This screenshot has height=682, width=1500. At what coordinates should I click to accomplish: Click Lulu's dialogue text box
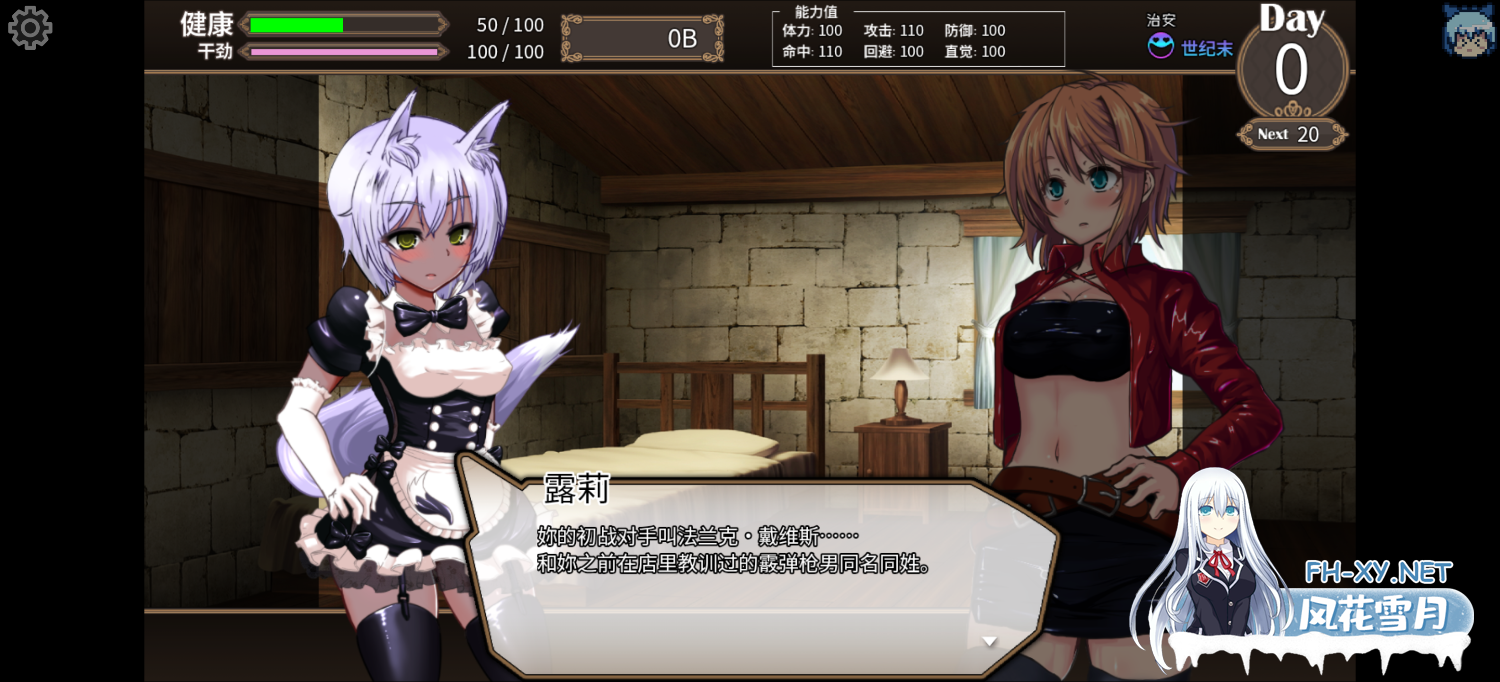(x=760, y=570)
